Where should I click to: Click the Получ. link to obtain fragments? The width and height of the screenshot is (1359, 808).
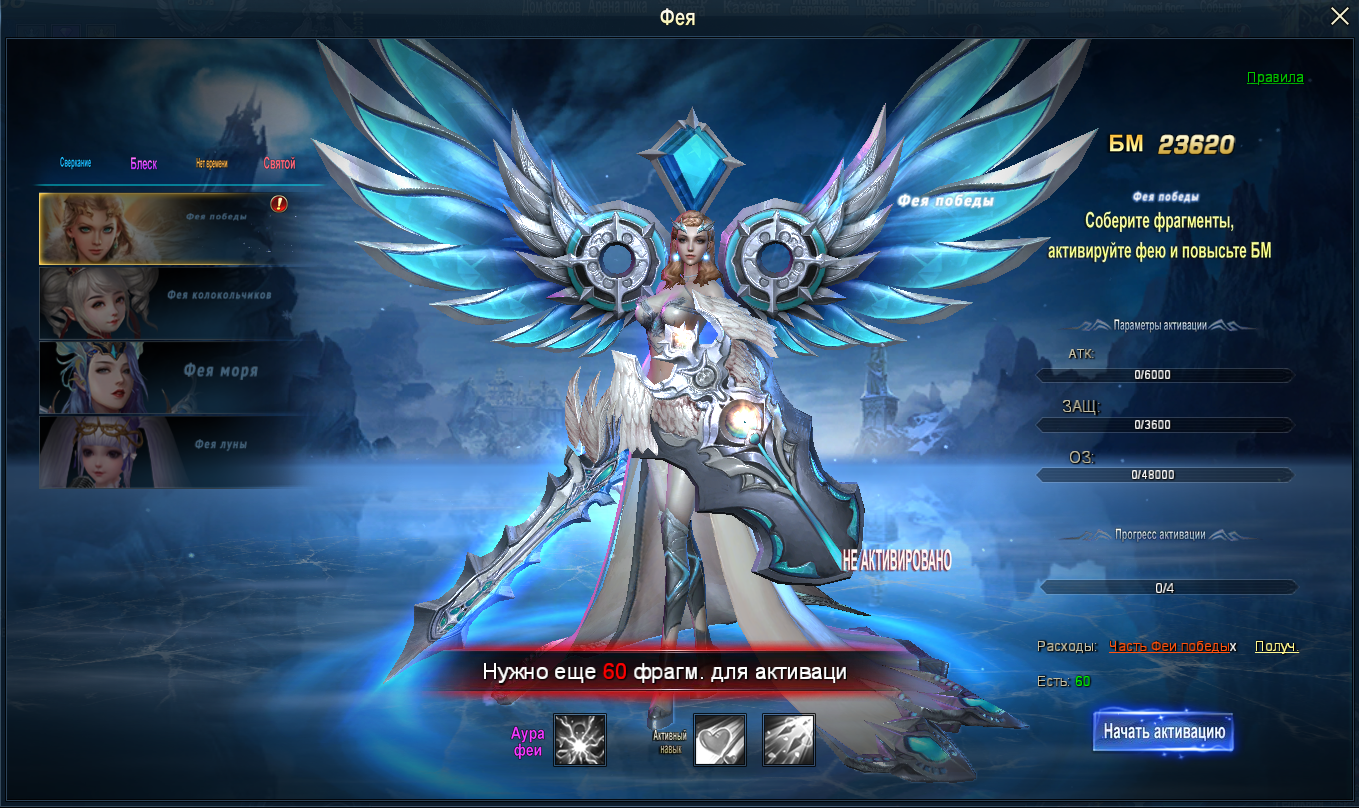pos(1276,647)
